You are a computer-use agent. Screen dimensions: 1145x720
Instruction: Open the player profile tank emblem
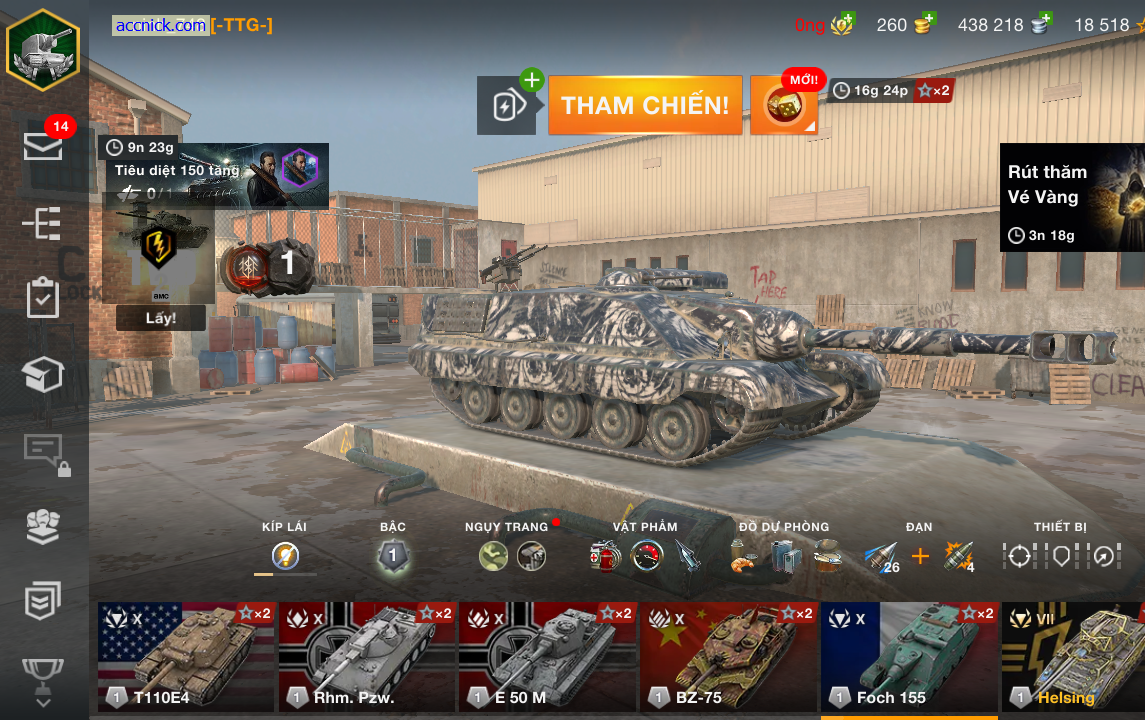point(43,47)
